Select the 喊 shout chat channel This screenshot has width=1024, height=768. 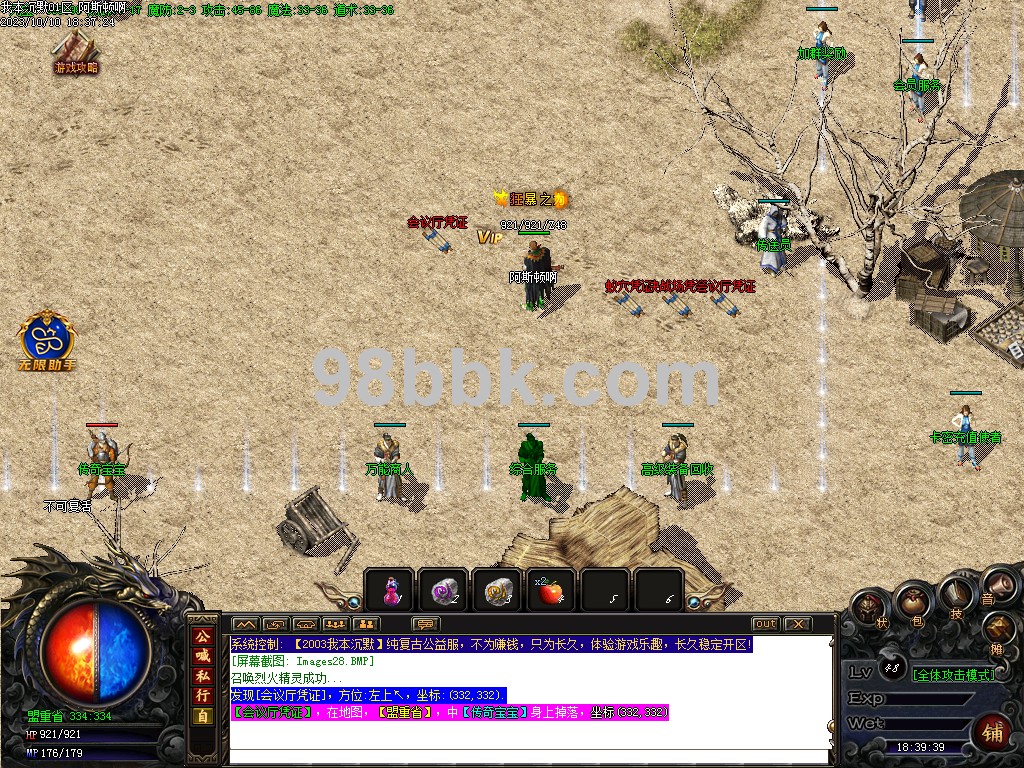(203, 656)
